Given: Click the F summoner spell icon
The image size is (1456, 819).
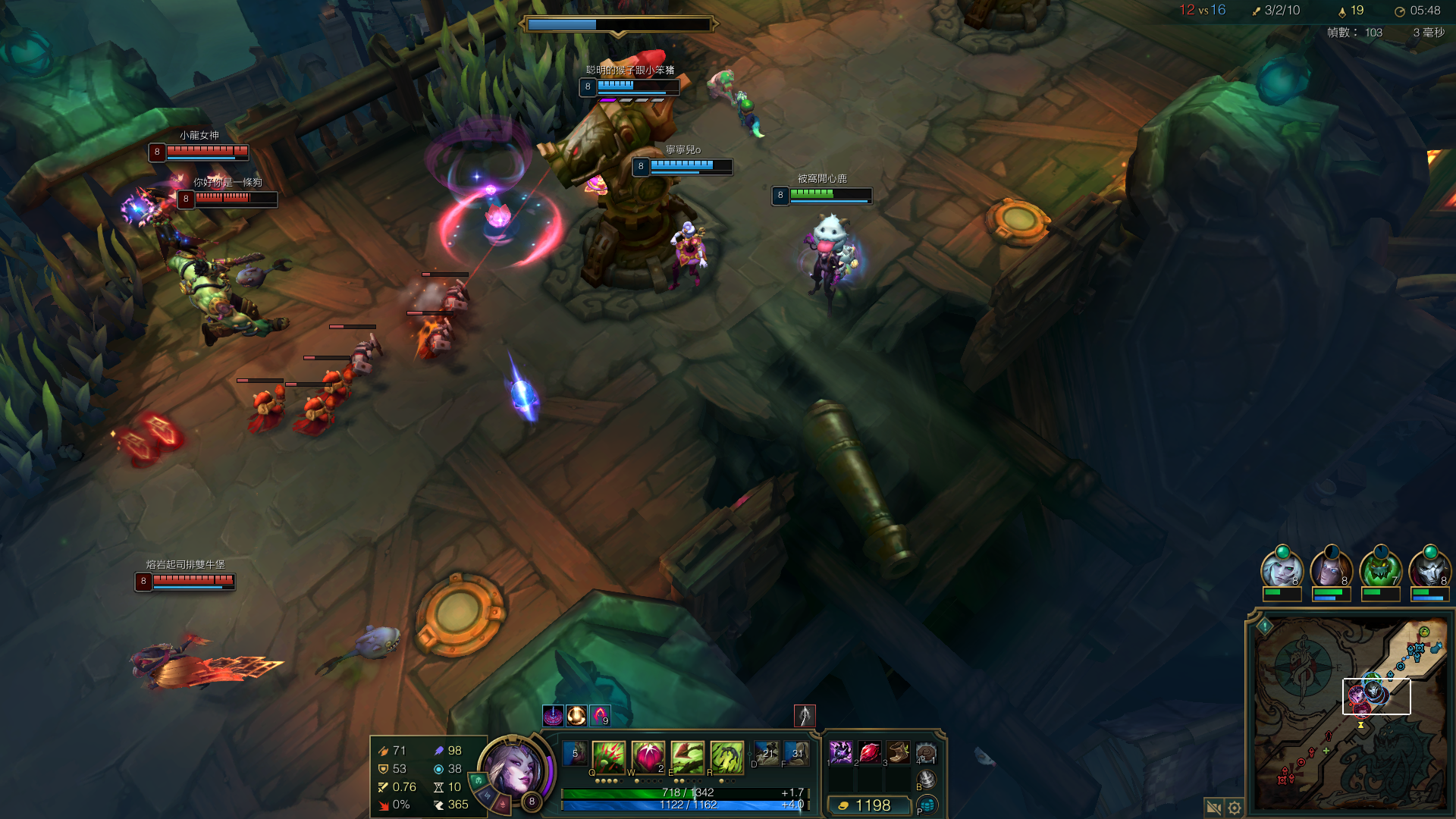Looking at the screenshot, I should pyautogui.click(x=796, y=754).
